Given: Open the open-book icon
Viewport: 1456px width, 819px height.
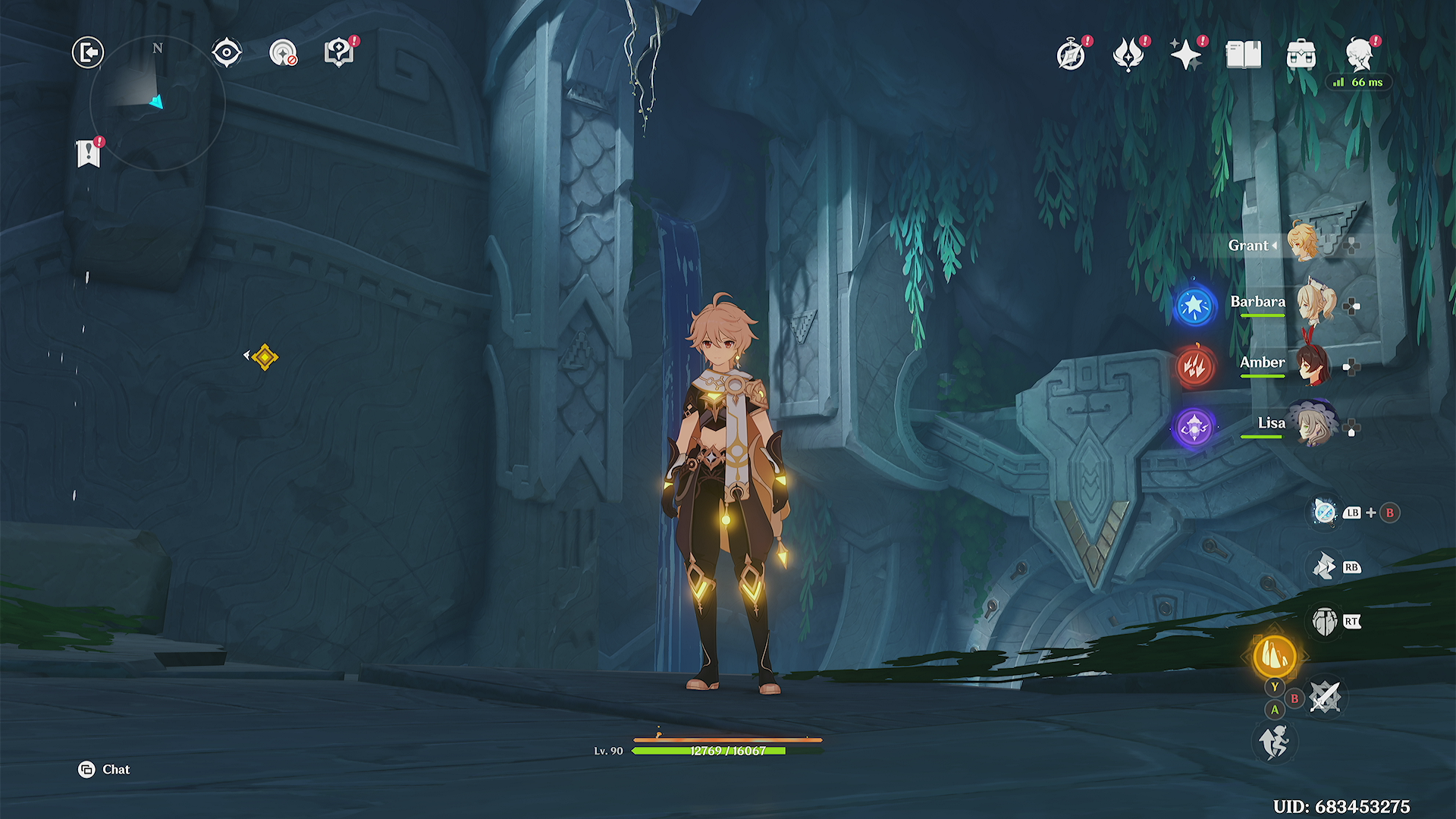Looking at the screenshot, I should 1244,55.
